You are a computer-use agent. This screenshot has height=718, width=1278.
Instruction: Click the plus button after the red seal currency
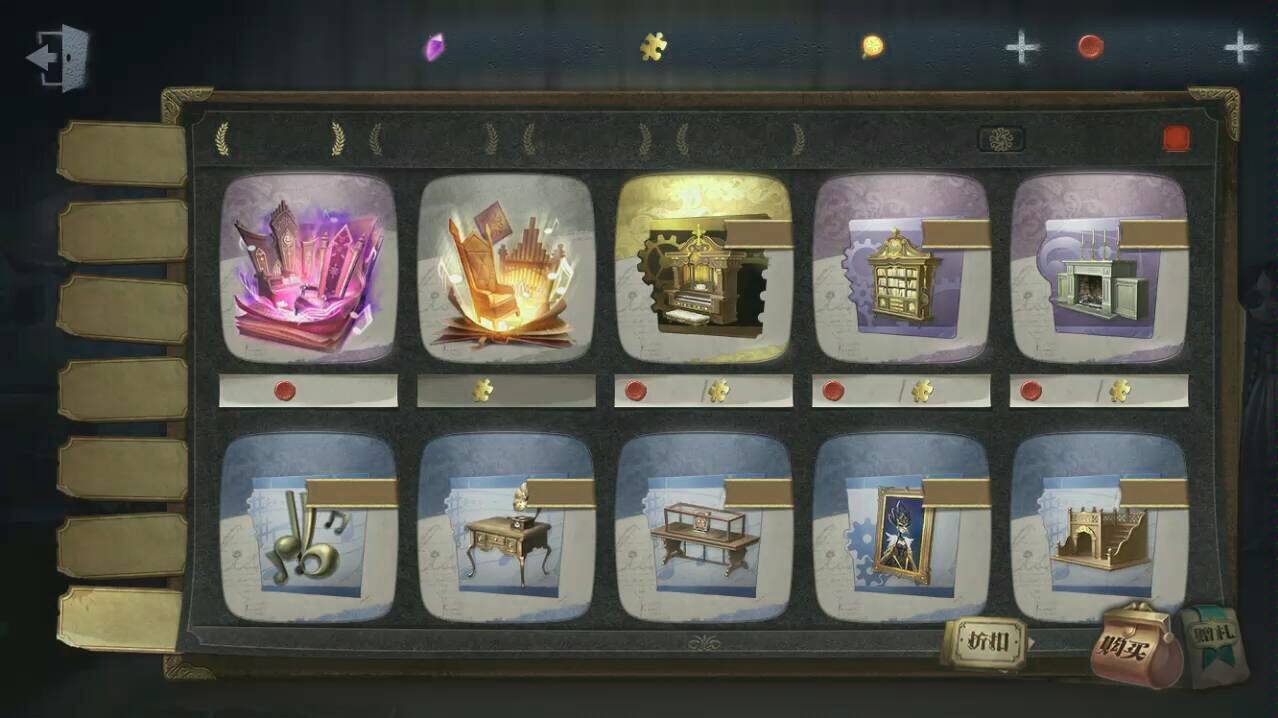pos(1241,47)
